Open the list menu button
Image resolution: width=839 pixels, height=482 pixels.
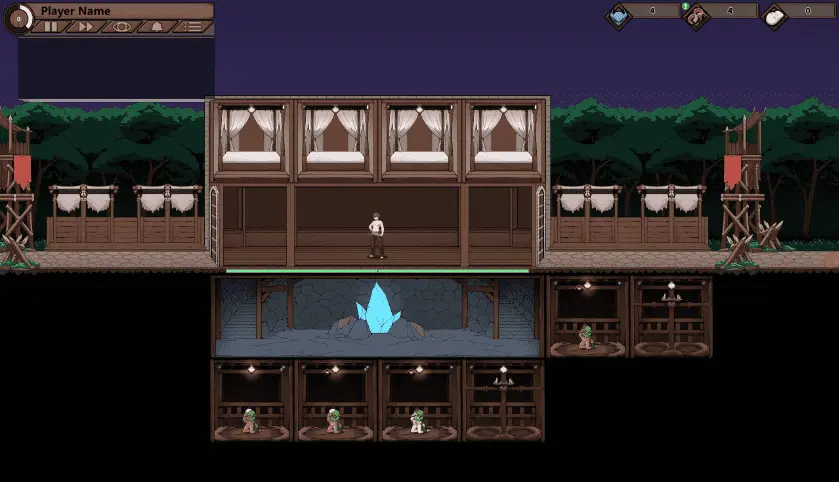tap(193, 27)
